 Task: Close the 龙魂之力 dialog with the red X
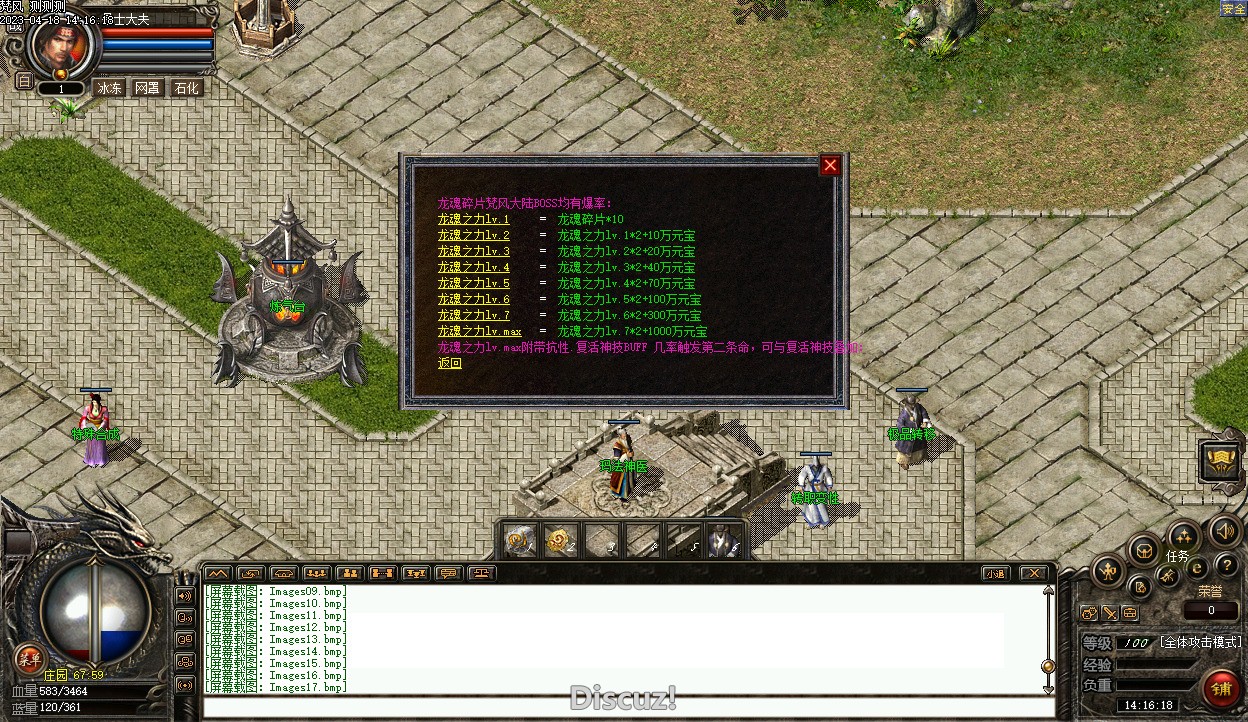coord(830,166)
